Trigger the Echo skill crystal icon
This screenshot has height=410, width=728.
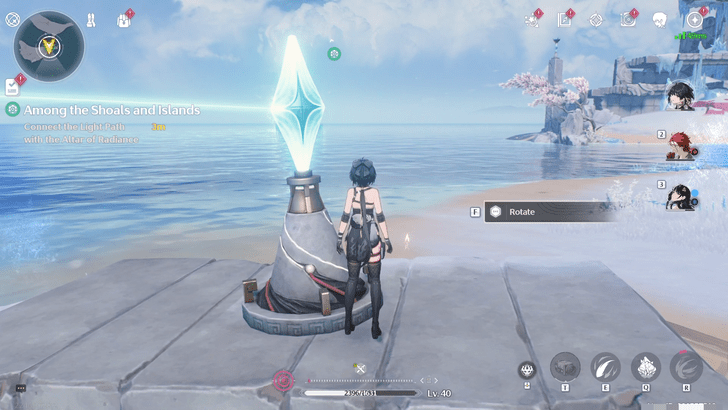coord(645,367)
